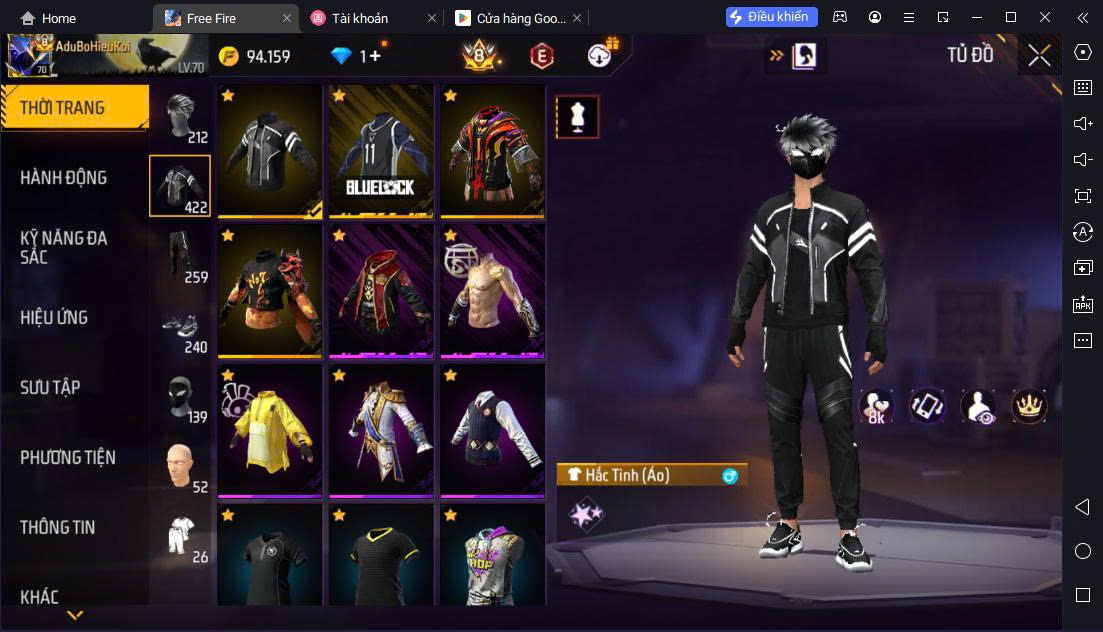Select the SƯU TẬP tab
Screen dimensions: 1103x632
pos(50,388)
